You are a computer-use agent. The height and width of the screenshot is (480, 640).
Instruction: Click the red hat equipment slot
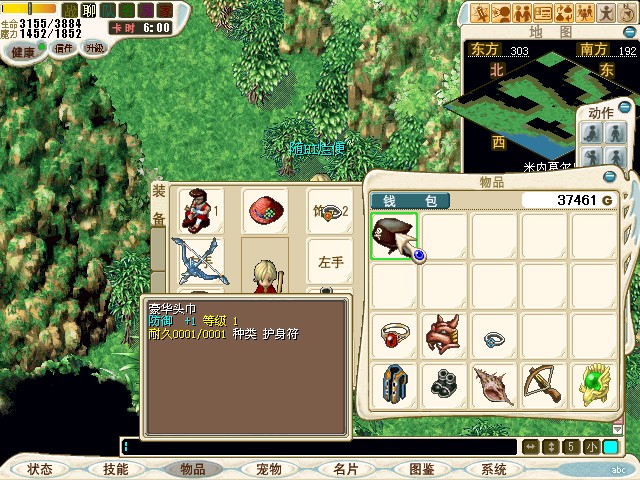click(x=264, y=210)
